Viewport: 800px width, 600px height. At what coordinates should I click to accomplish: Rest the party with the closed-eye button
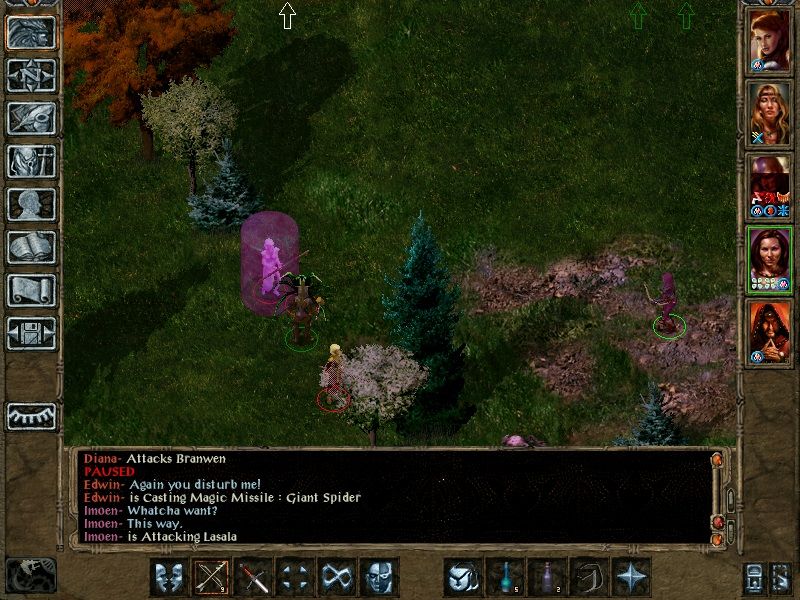click(31, 415)
